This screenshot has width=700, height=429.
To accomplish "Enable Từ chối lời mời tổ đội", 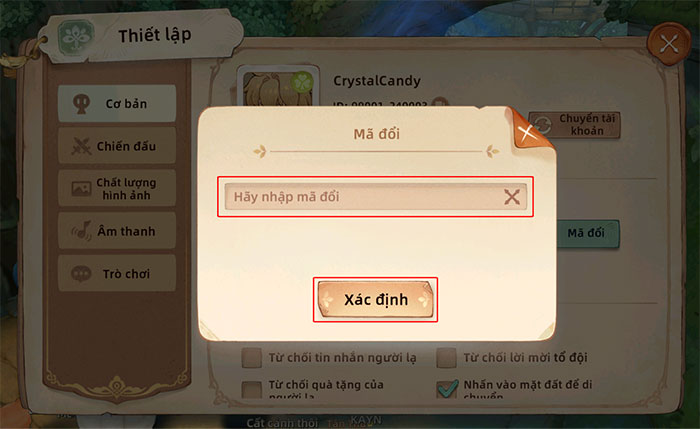I will pos(446,357).
